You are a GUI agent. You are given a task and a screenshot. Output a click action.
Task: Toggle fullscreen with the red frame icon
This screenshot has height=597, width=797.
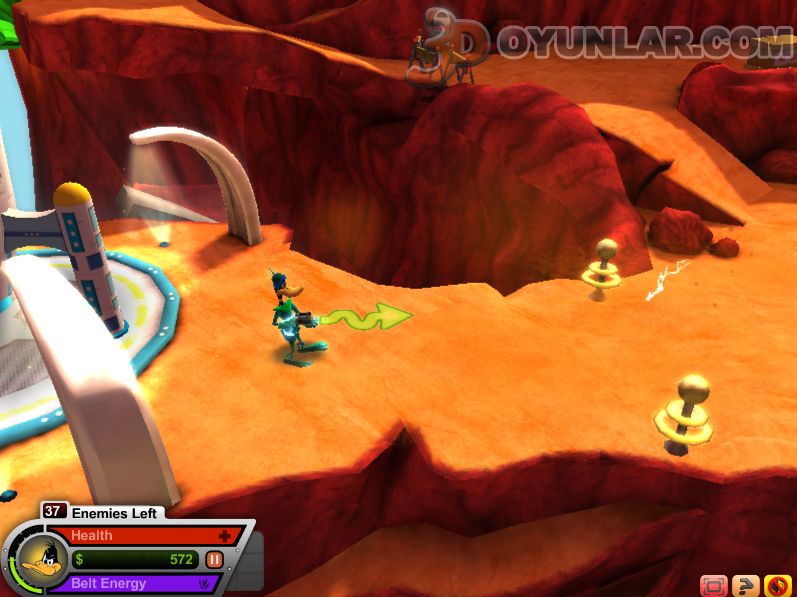click(x=713, y=586)
